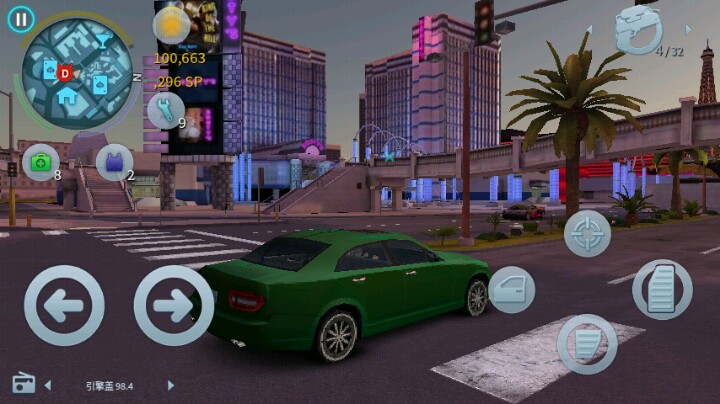720x404 pixels.
Task: Tap the glowing sun icon above the cash
Action: point(171,25)
